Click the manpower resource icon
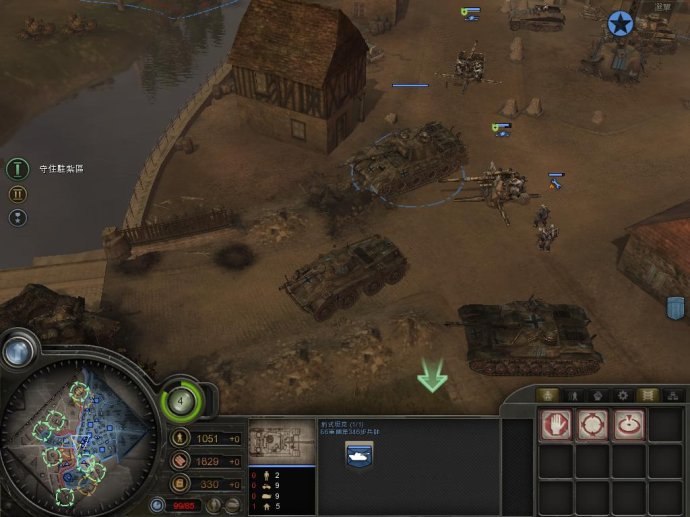The height and width of the screenshot is (517, 690). [180, 439]
